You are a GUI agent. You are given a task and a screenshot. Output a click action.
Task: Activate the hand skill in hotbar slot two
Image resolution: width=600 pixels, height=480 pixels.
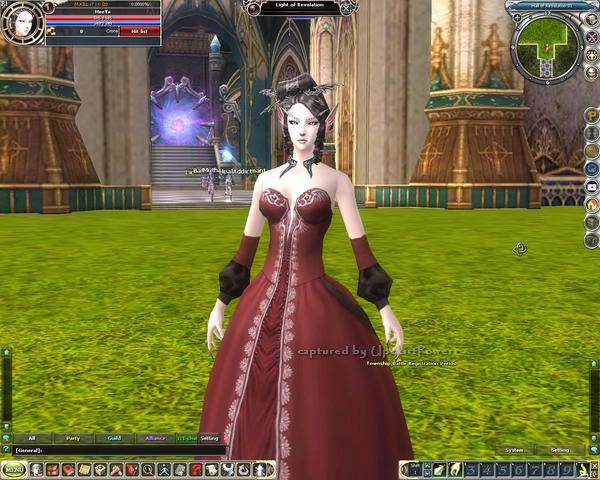click(453, 469)
